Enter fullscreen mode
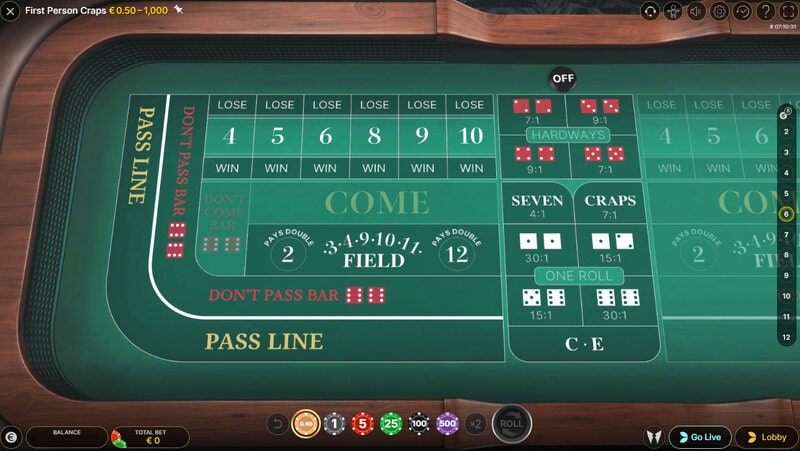800x451 pixels. pyautogui.click(x=788, y=12)
